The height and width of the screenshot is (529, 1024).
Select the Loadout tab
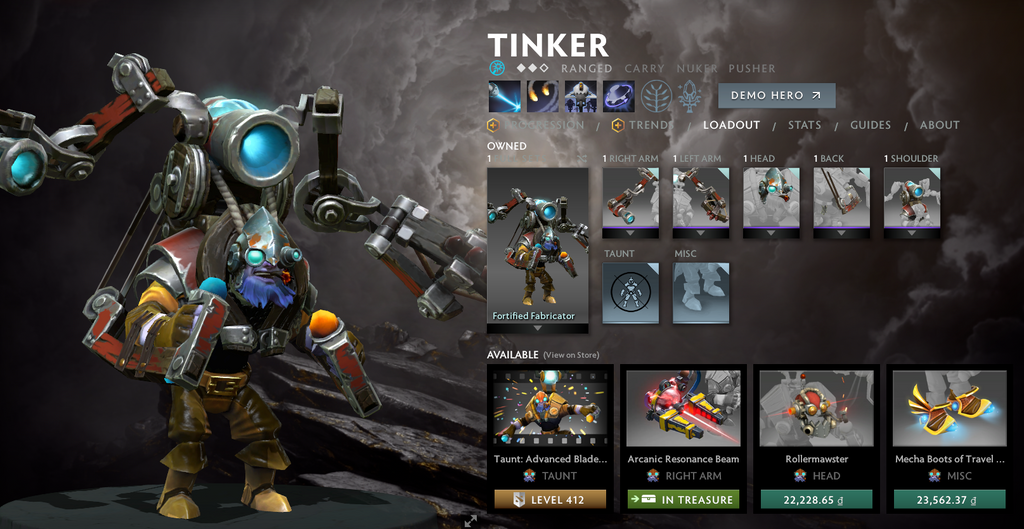731,125
